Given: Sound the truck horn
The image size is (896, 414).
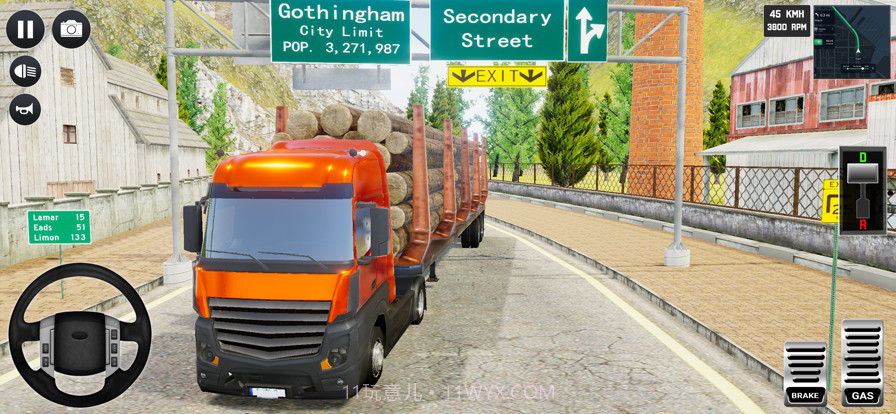Looking at the screenshot, I should (x=25, y=109).
